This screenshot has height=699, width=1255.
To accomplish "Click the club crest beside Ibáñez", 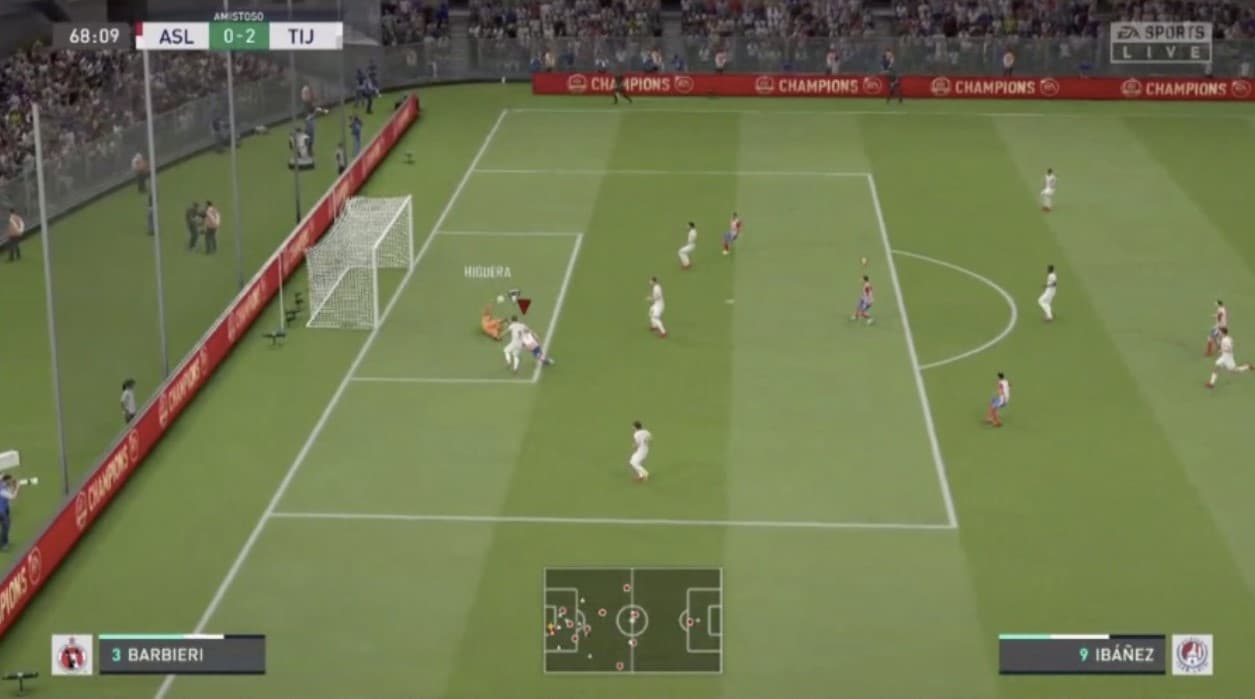I will coord(1192,654).
